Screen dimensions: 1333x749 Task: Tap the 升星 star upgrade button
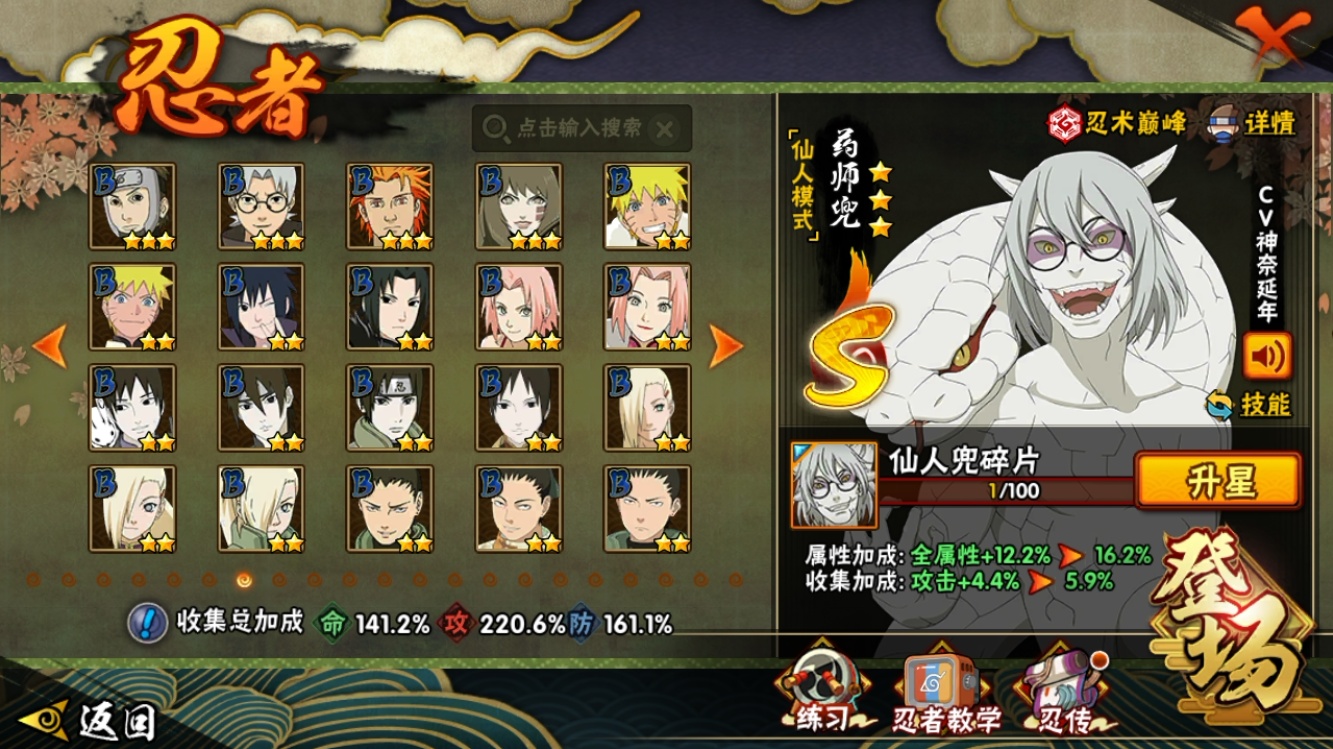pos(1218,481)
